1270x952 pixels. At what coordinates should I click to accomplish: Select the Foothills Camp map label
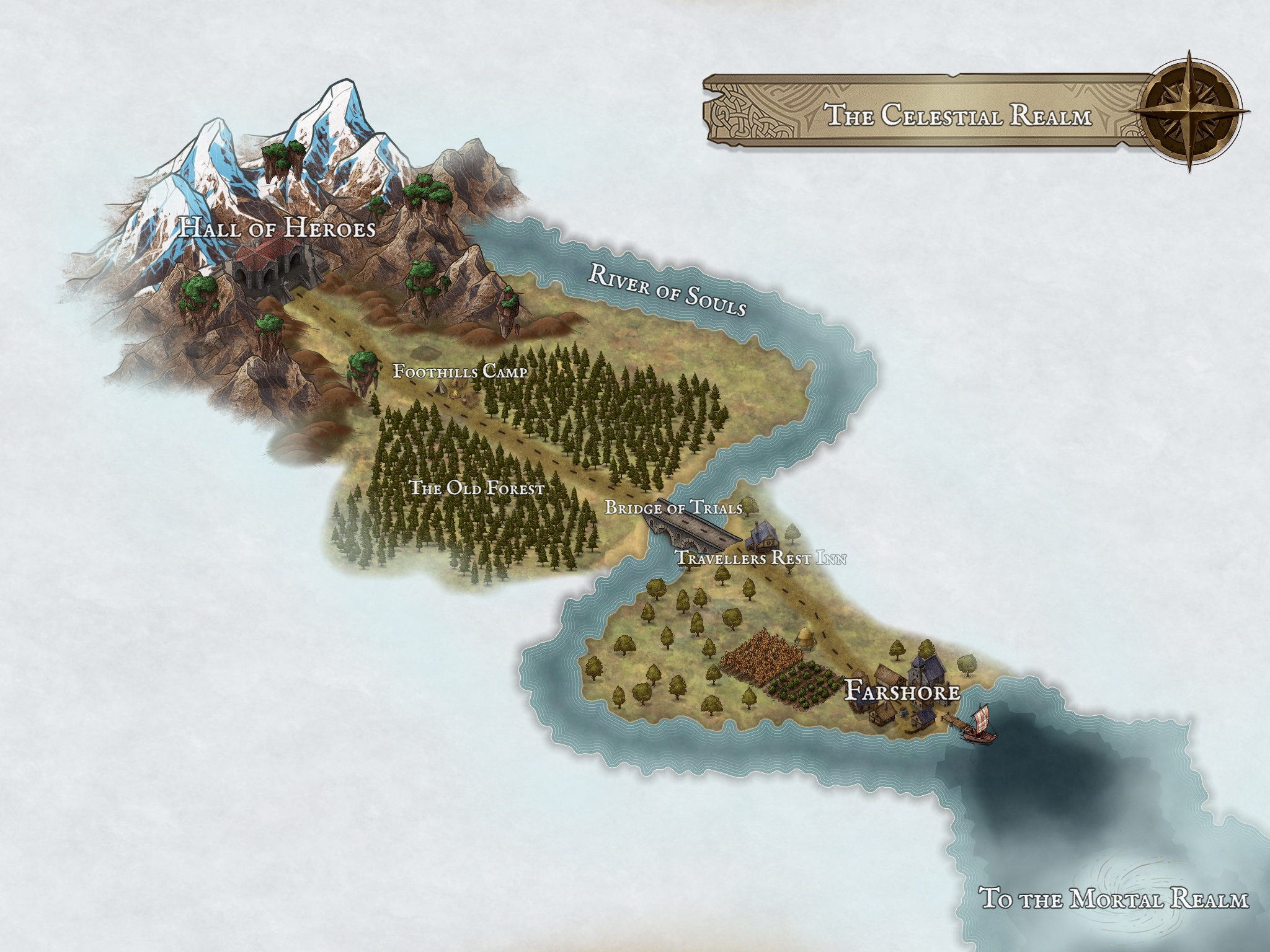460,371
